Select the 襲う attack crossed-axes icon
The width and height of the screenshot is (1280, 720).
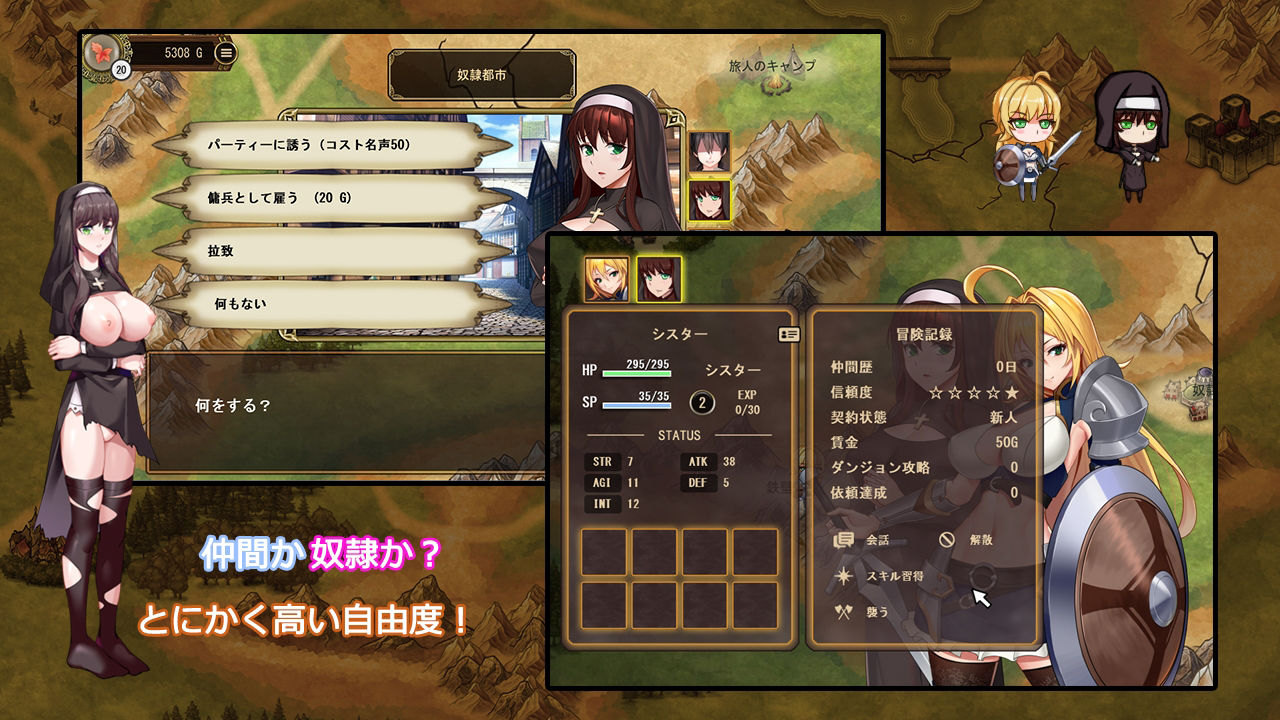pyautogui.click(x=842, y=611)
